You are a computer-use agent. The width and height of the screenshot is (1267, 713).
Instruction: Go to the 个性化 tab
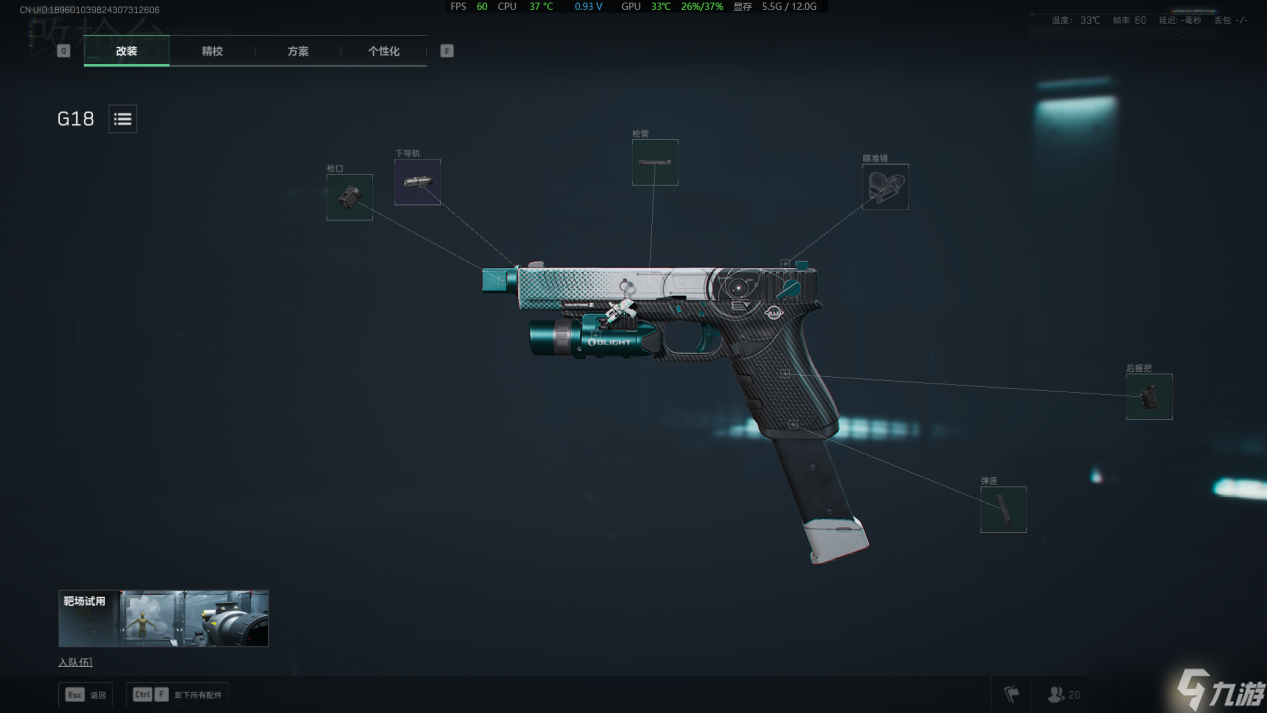pos(383,51)
